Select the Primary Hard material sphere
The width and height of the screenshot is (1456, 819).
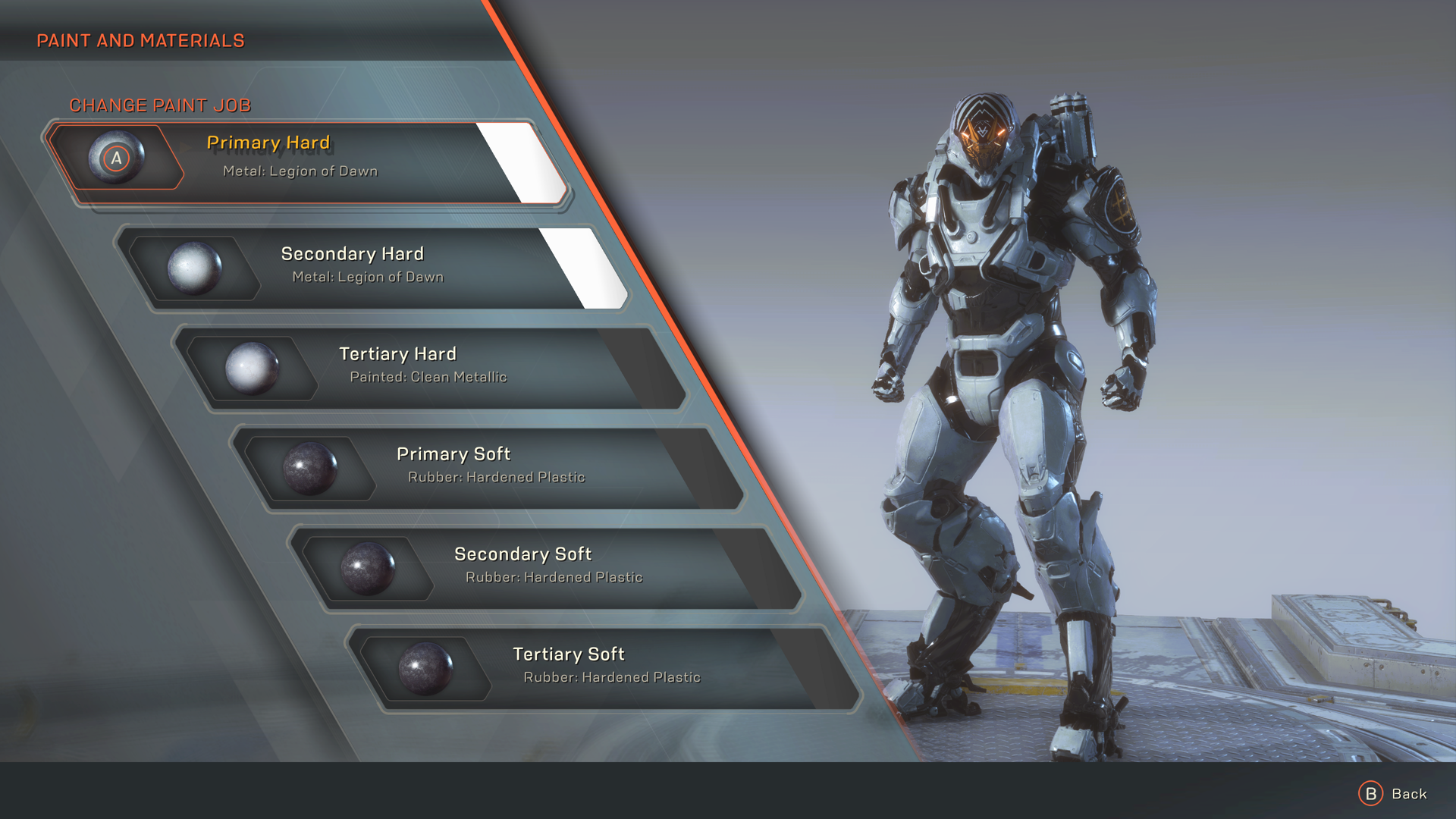coord(118,158)
